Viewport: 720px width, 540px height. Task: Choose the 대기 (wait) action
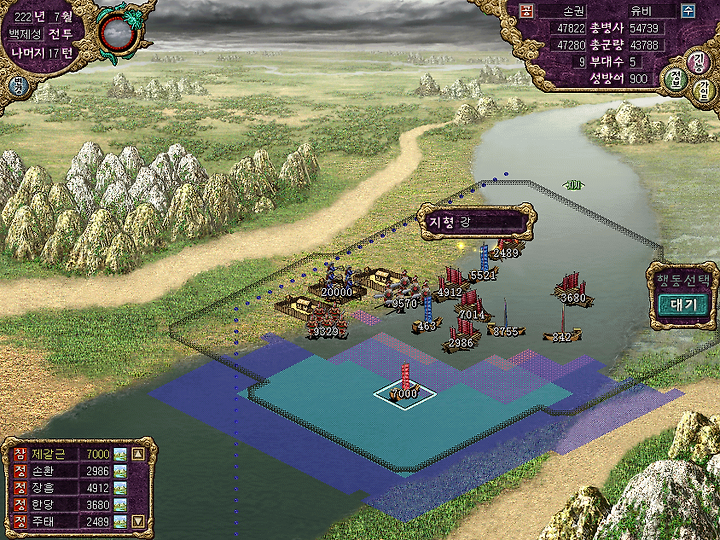coord(683,304)
